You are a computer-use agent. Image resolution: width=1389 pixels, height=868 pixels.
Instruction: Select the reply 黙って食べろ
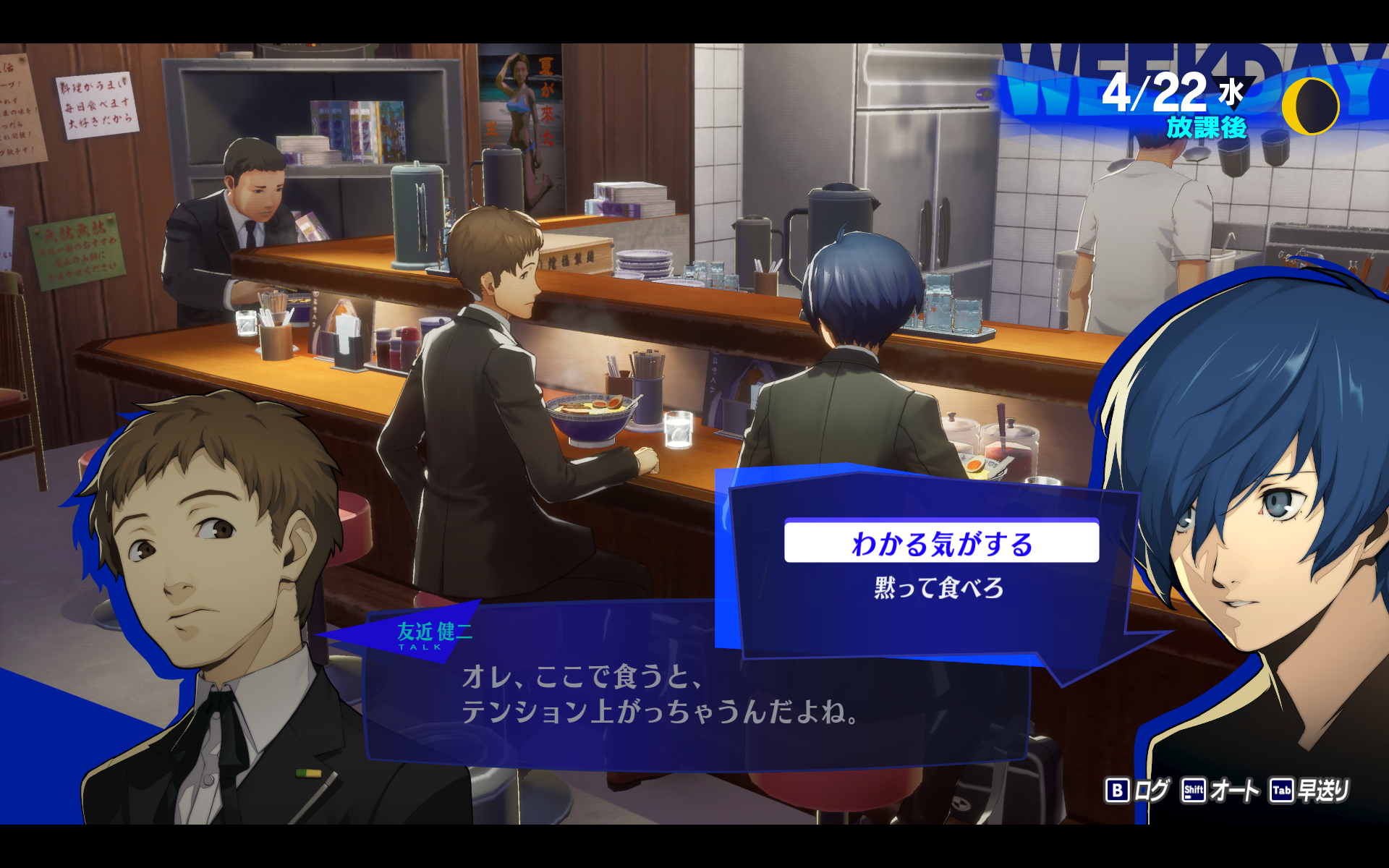click(x=938, y=587)
